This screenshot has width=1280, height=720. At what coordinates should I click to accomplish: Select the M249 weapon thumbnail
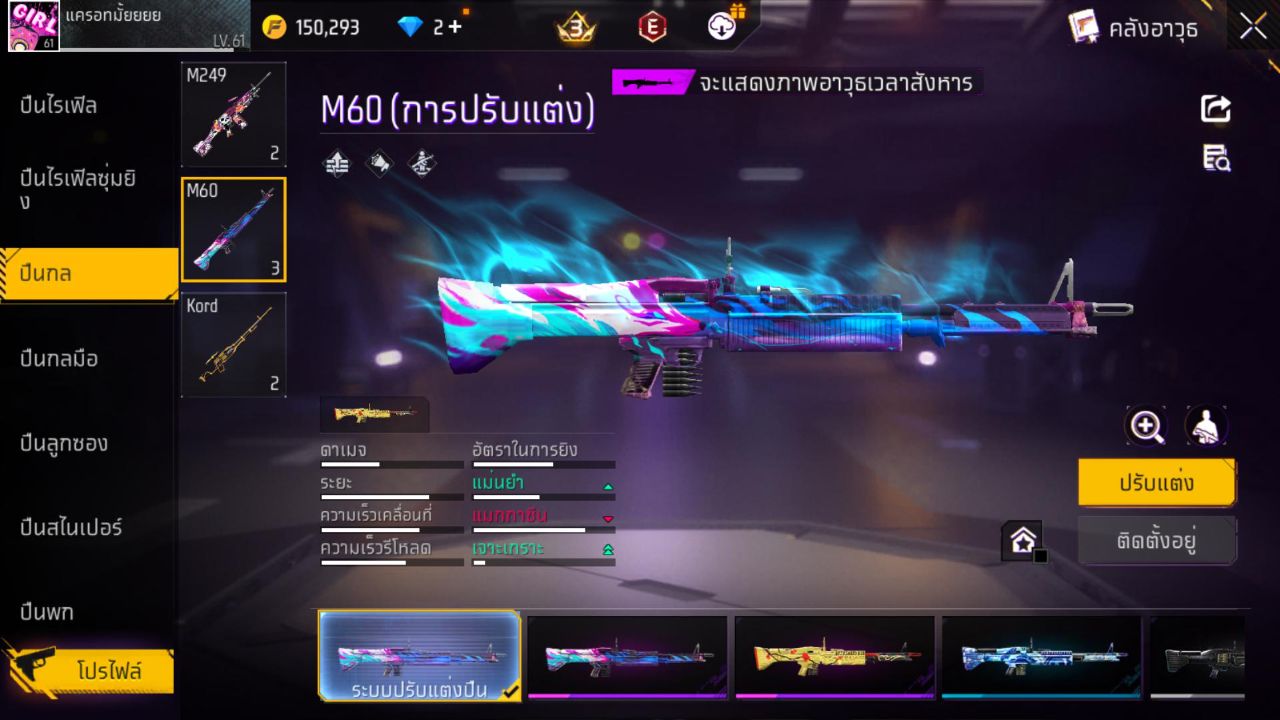click(233, 113)
